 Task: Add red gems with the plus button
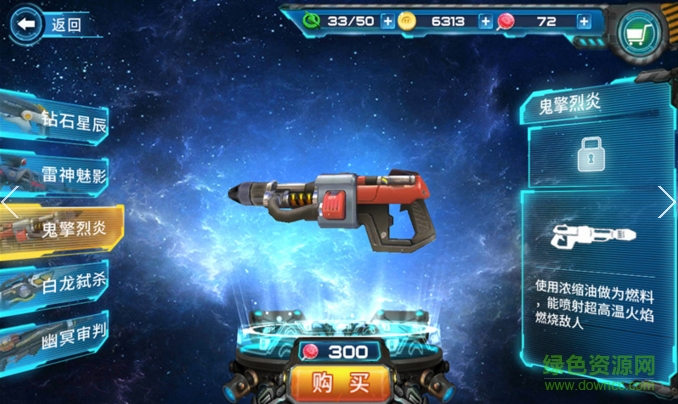click(x=584, y=21)
